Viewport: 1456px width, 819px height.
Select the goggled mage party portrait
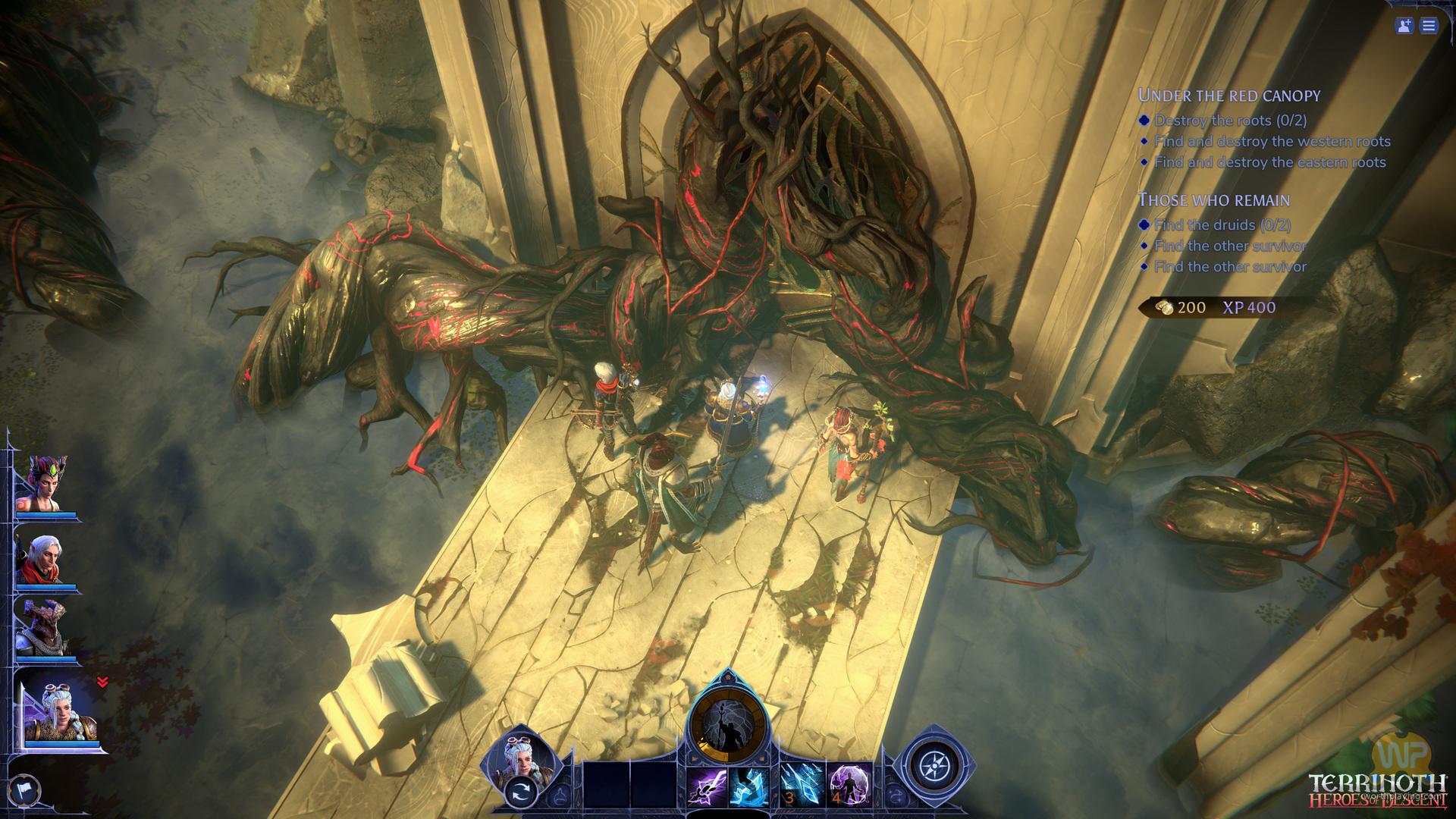pos(61,711)
